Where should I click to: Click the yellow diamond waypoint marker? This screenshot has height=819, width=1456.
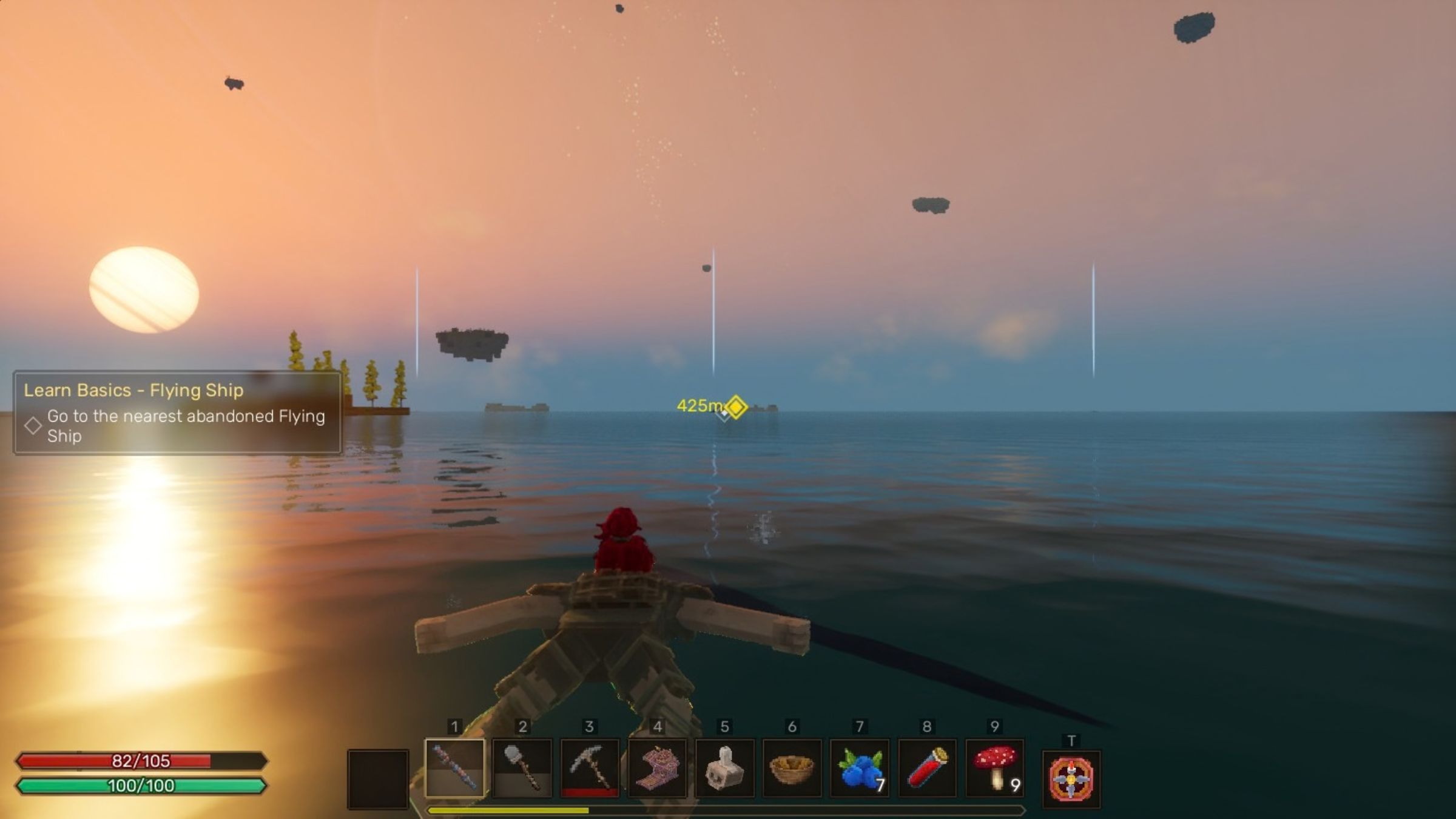(736, 406)
